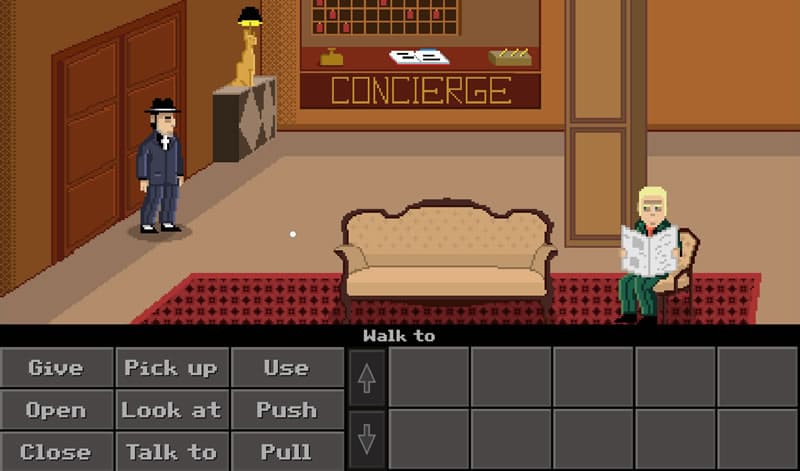This screenshot has width=800, height=471.
Task: Select the Open verb
Action: point(56,409)
